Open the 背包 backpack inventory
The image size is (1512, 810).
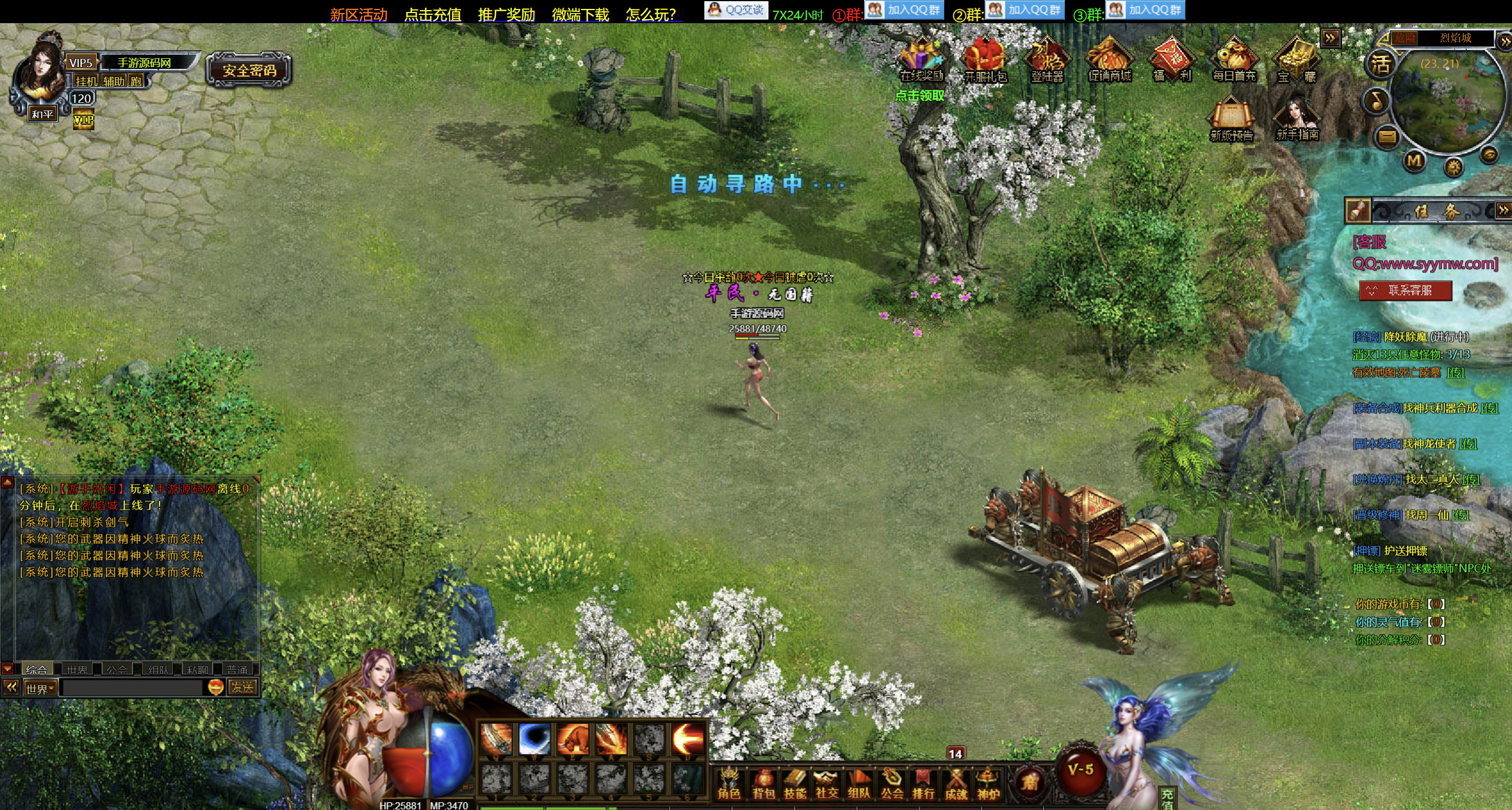click(763, 783)
